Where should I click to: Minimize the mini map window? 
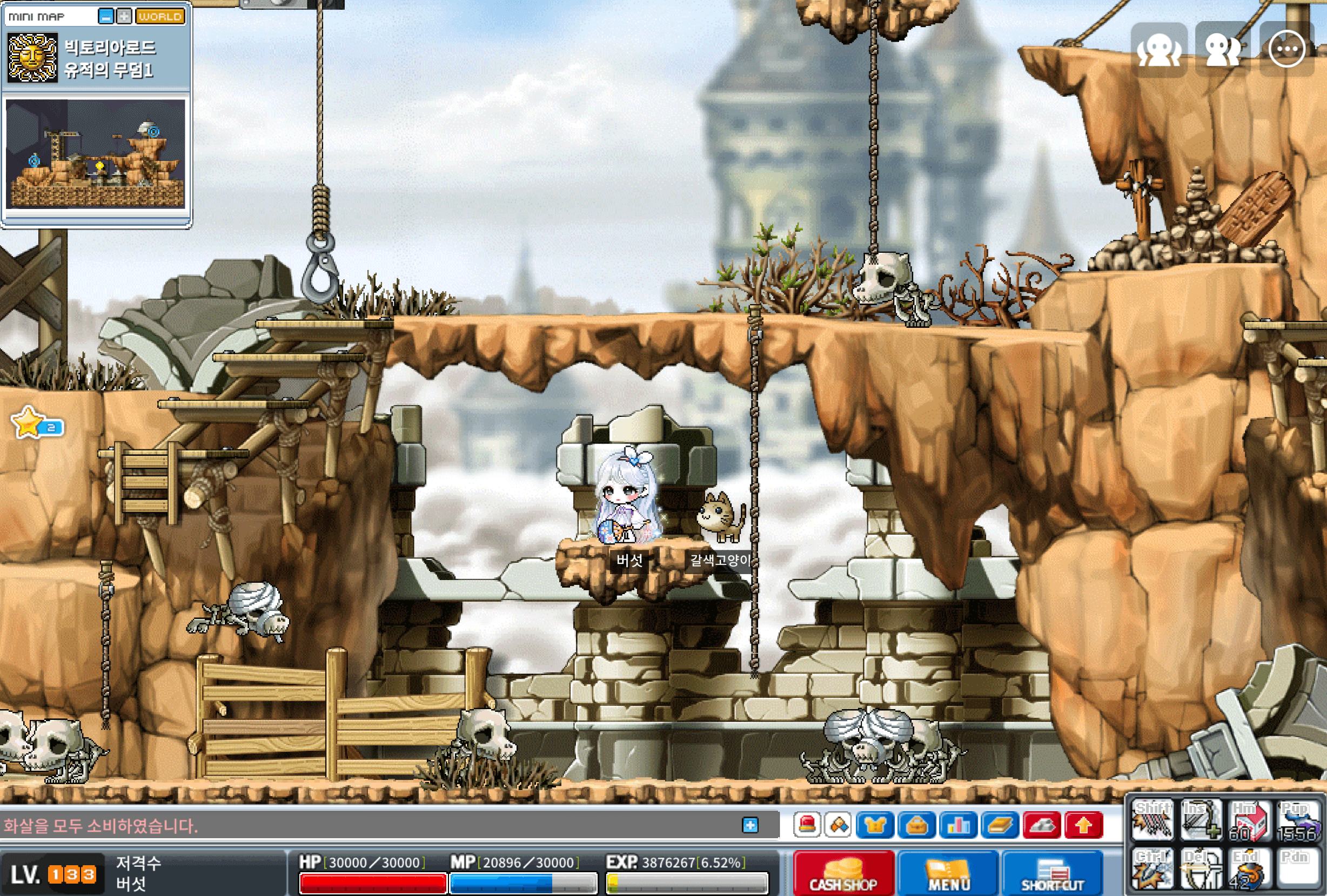click(106, 17)
